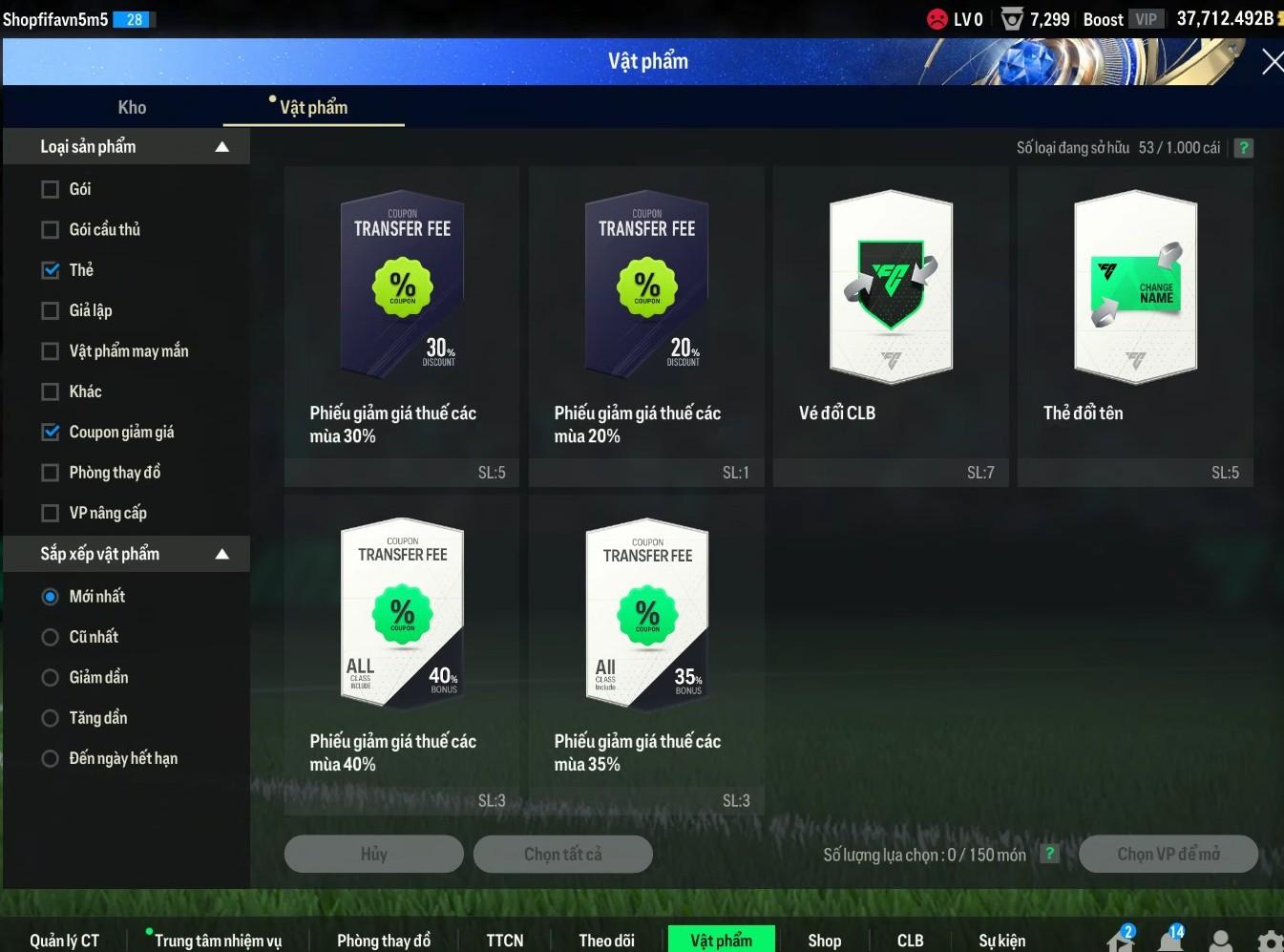Go to TTCN in the bottom bar
The height and width of the screenshot is (952, 1284).
(x=504, y=941)
